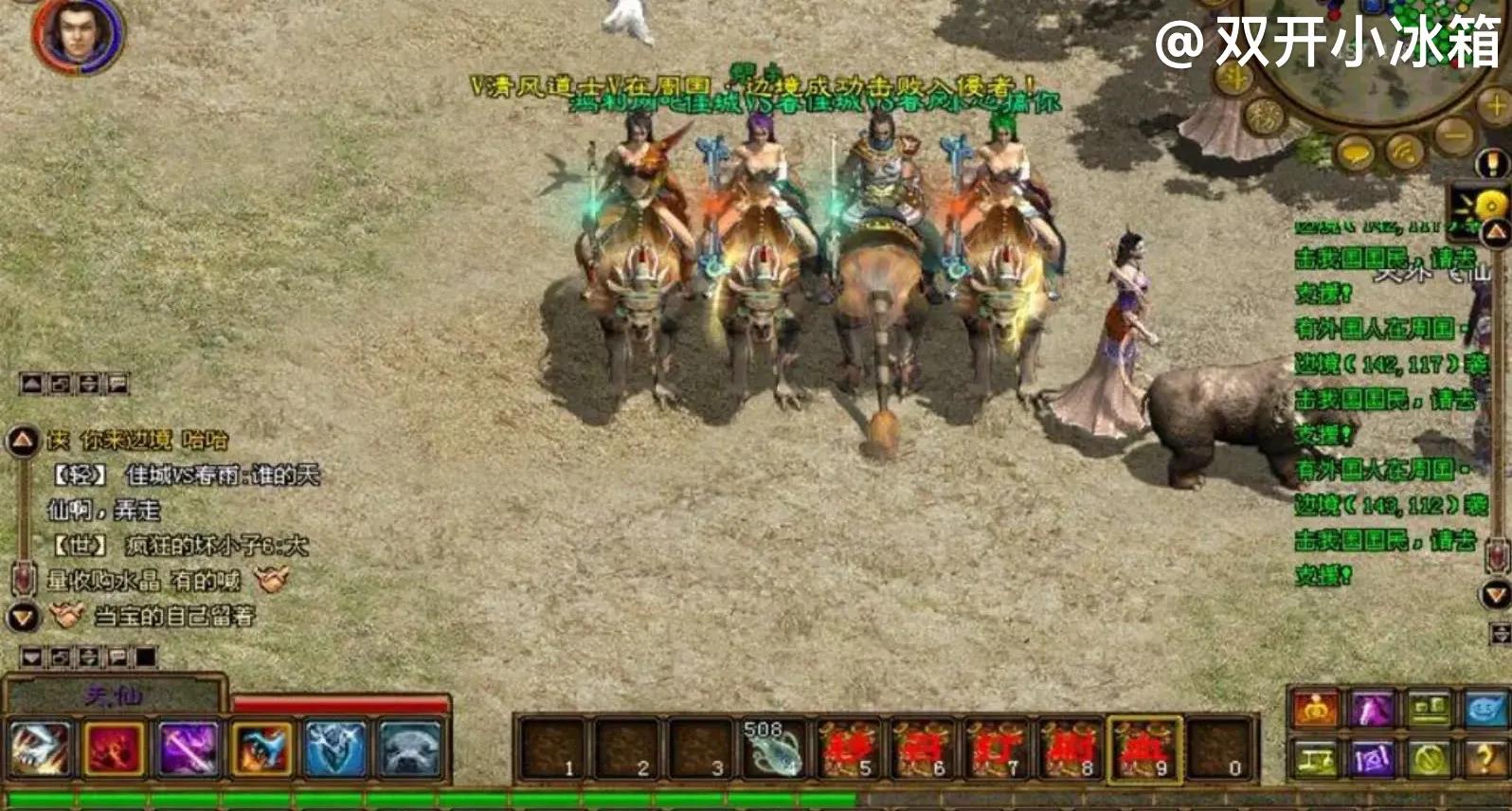The image size is (1512, 811).
Task: Open the purple horse mount menu
Action: click(1372, 710)
